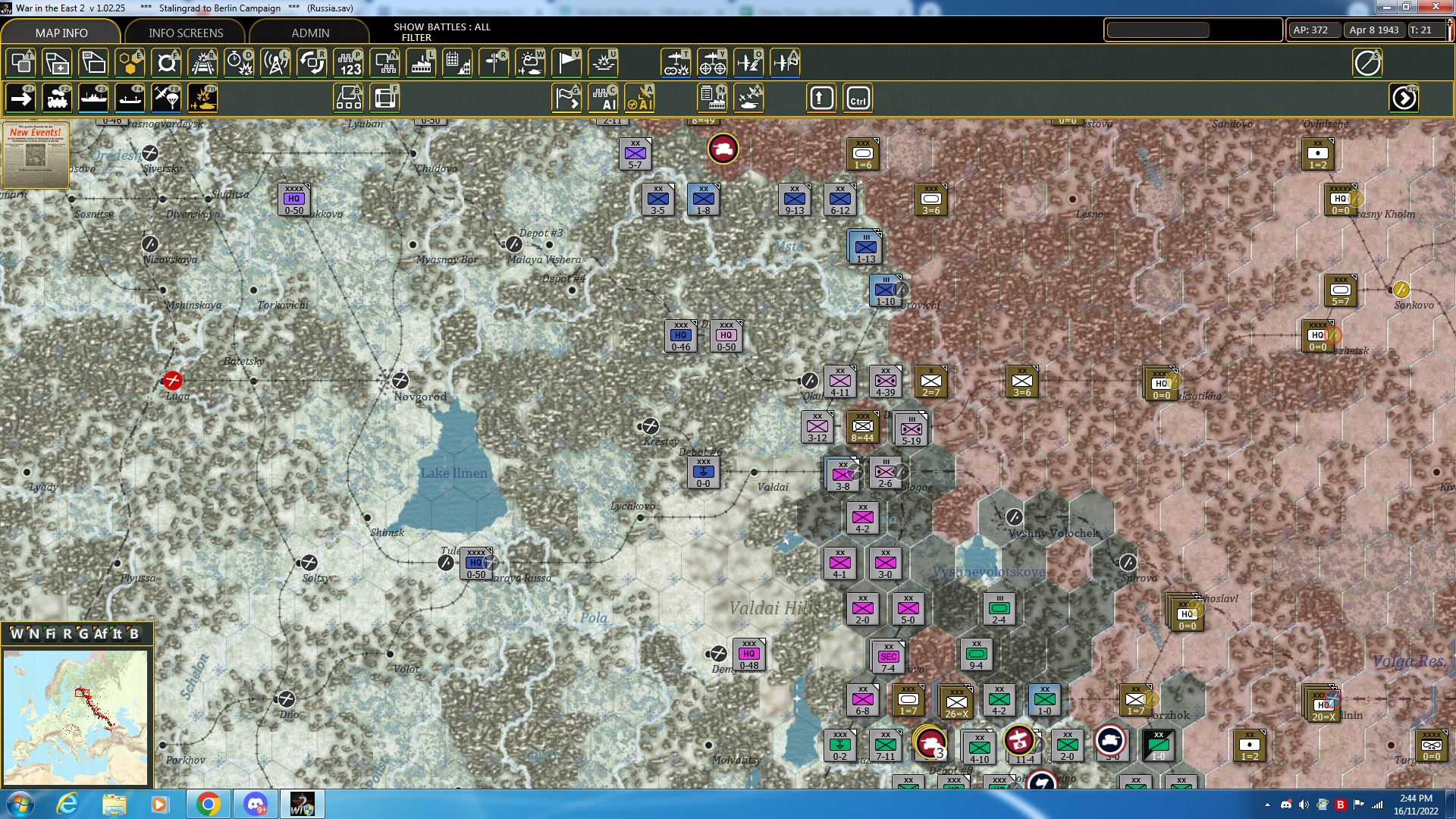Select the F9 airborne drop mission icon
The height and width of the screenshot is (819, 1456).
coord(165,97)
